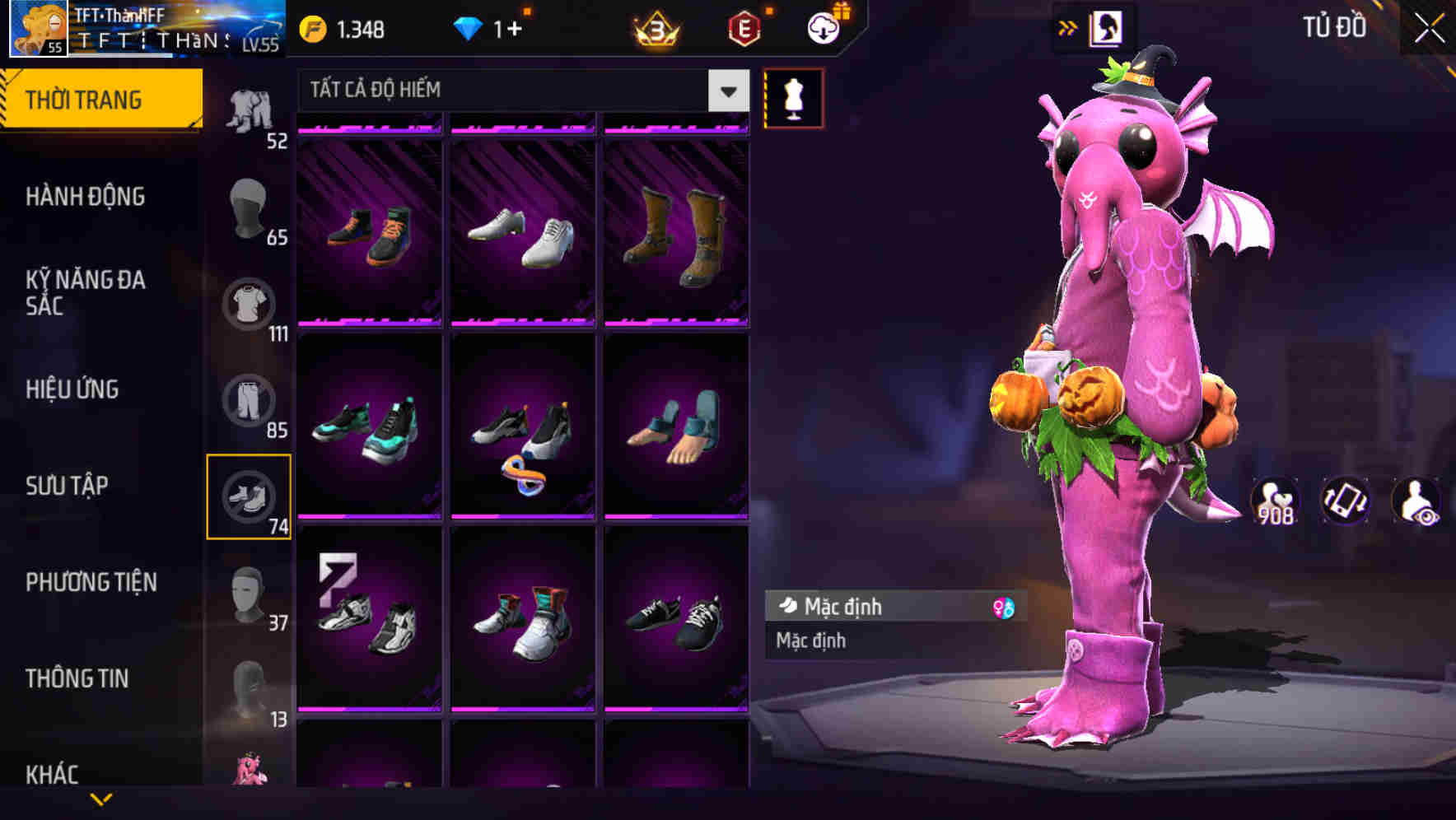1456x820 pixels.
Task: Select the mask category icon showing 65 items
Action: point(250,207)
